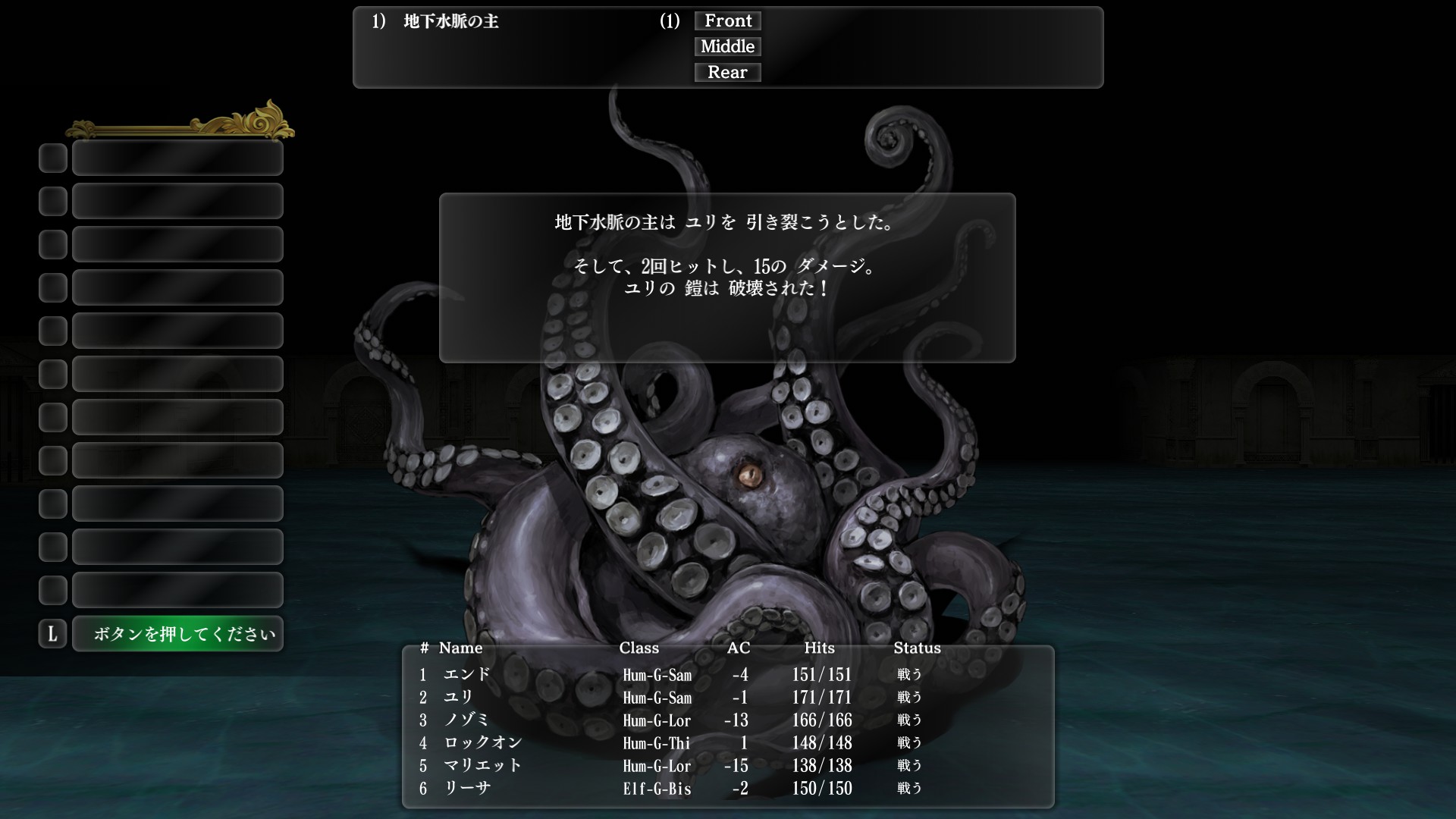Image resolution: width=1456 pixels, height=819 pixels.
Task: Toggle the ninth sidebar slot square
Action: coord(52,504)
